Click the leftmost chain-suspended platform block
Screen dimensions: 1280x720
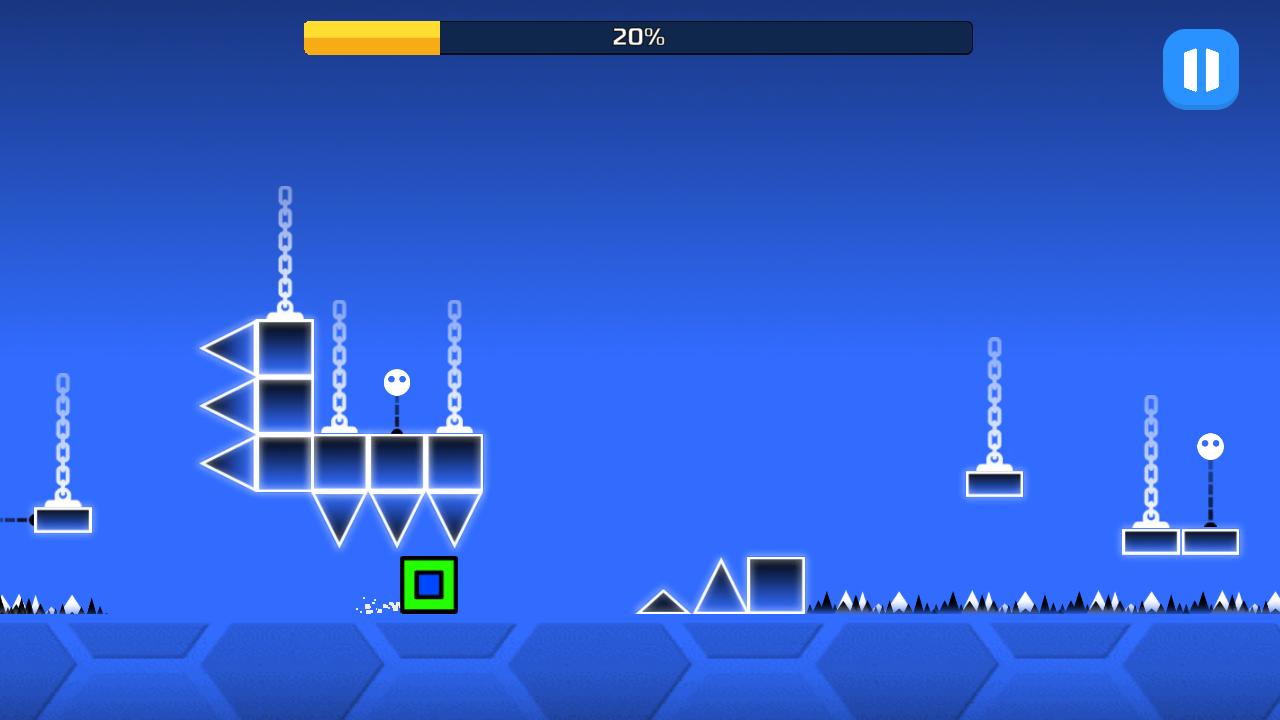(x=62, y=518)
